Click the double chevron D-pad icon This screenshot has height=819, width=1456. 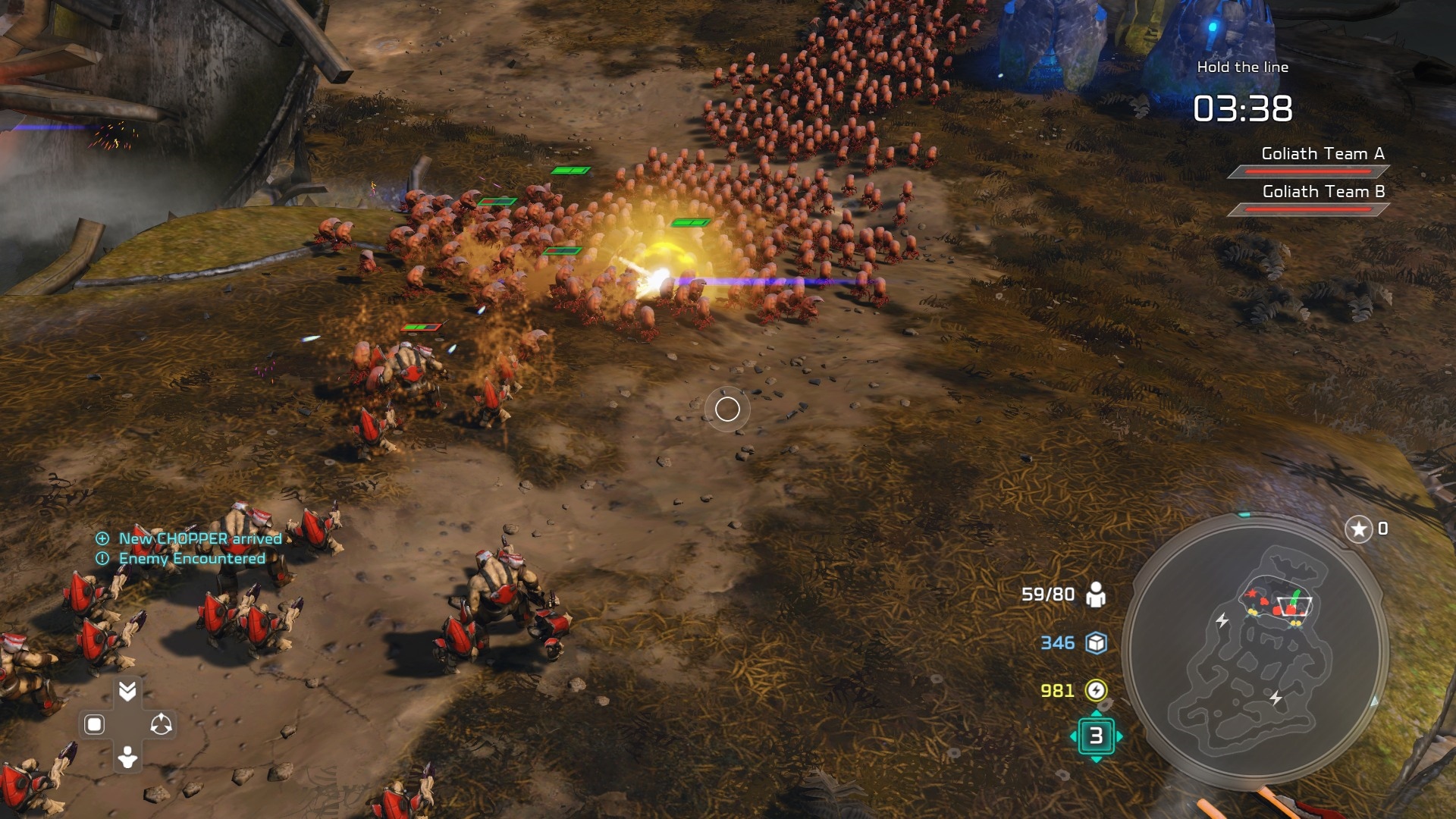(x=127, y=691)
